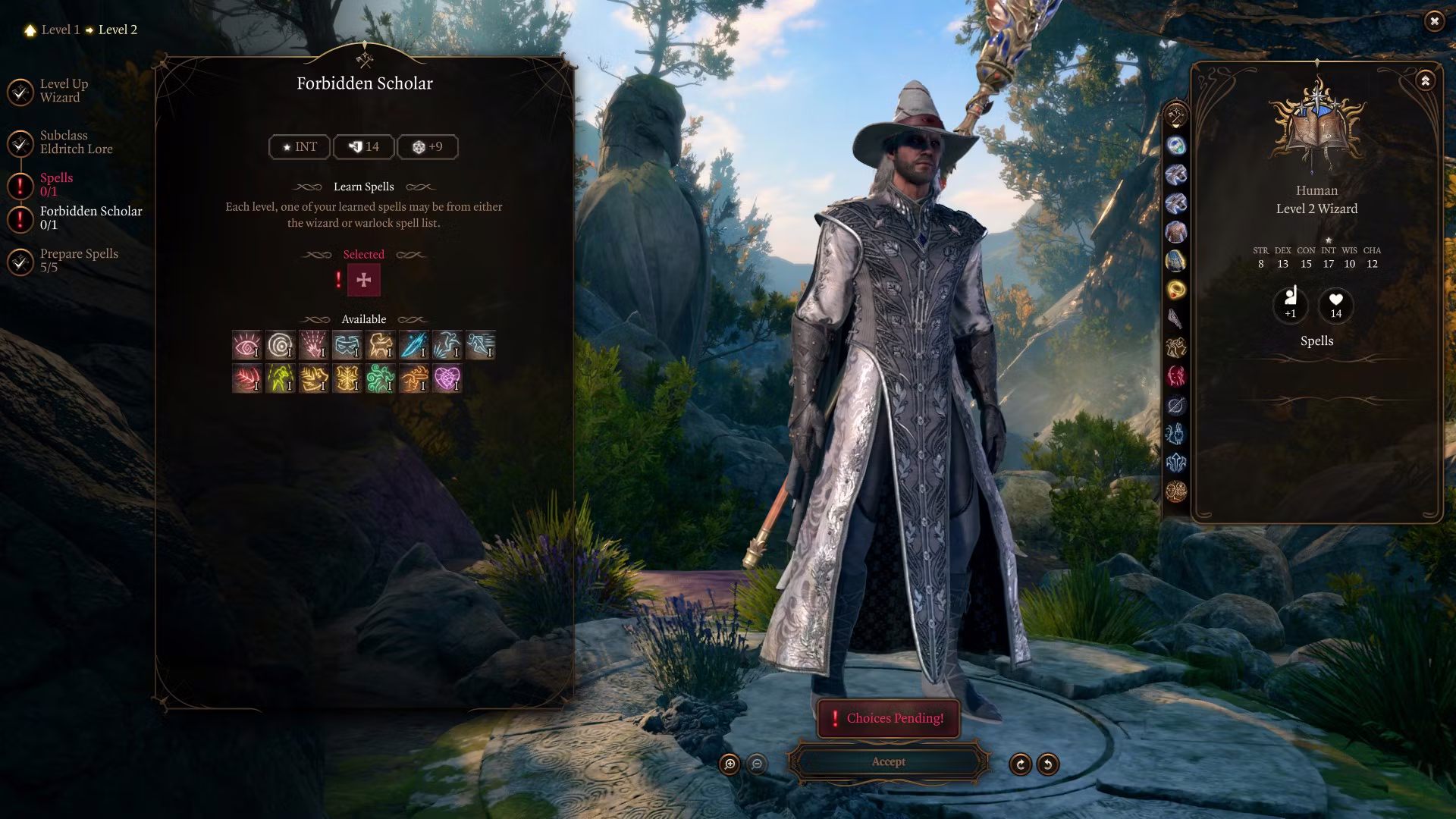Screen dimensions: 1456x819
Task: Pick the white spiral spell
Action: pos(280,345)
